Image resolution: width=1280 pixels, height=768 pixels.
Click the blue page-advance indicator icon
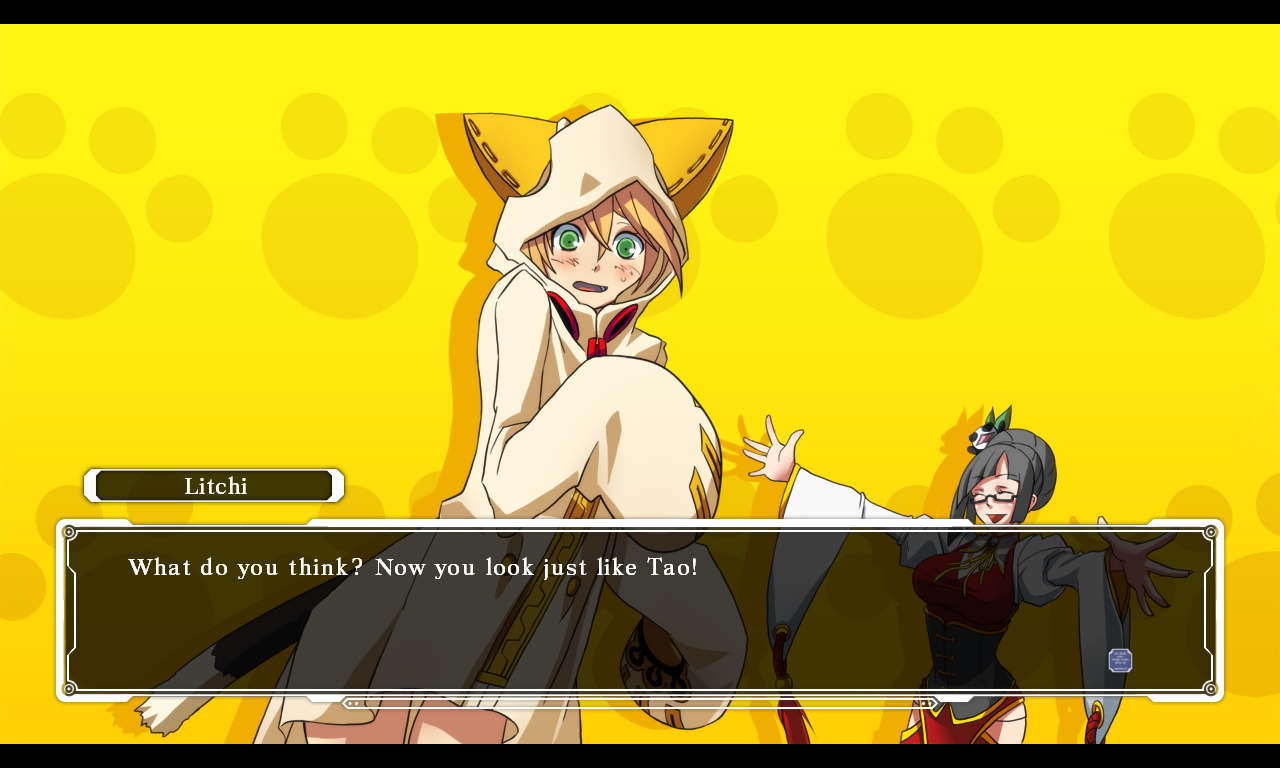click(x=1120, y=660)
